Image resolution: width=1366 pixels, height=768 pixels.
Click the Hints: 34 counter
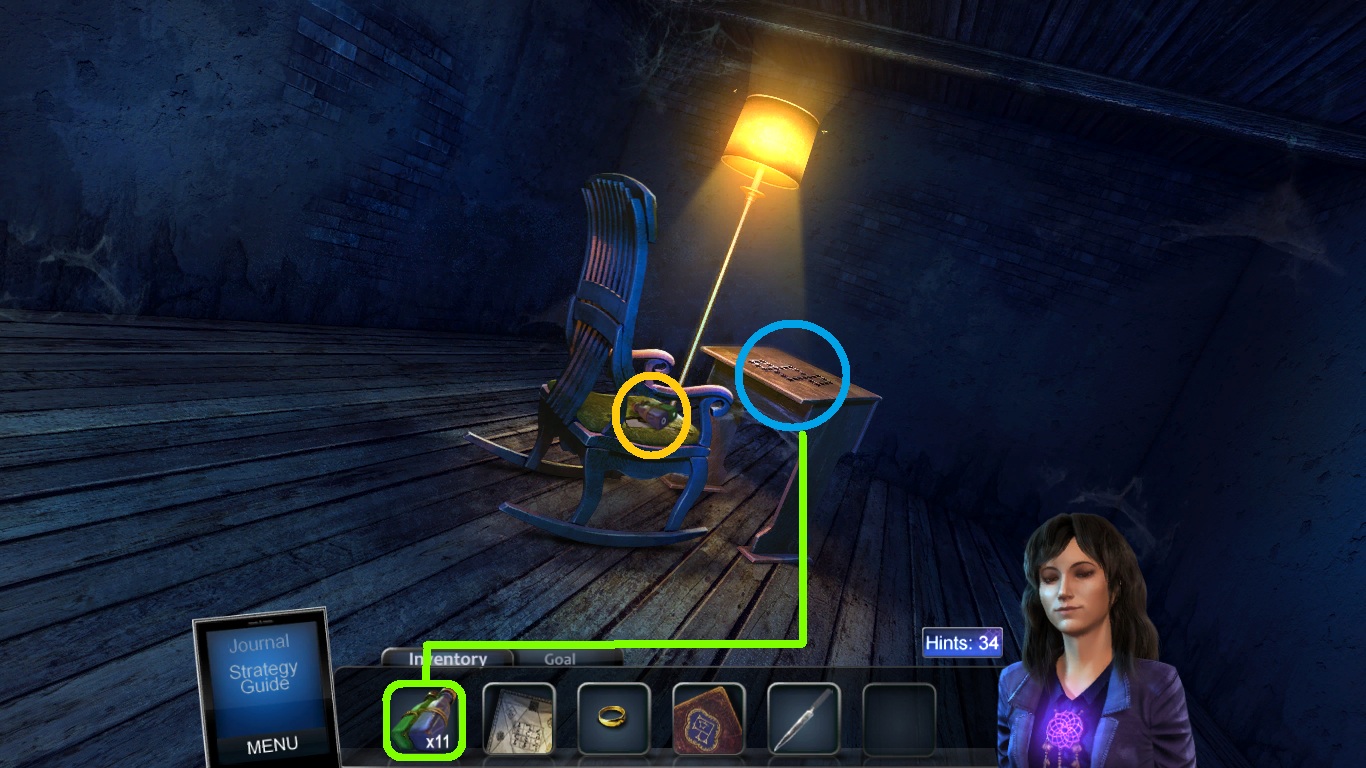(x=961, y=643)
